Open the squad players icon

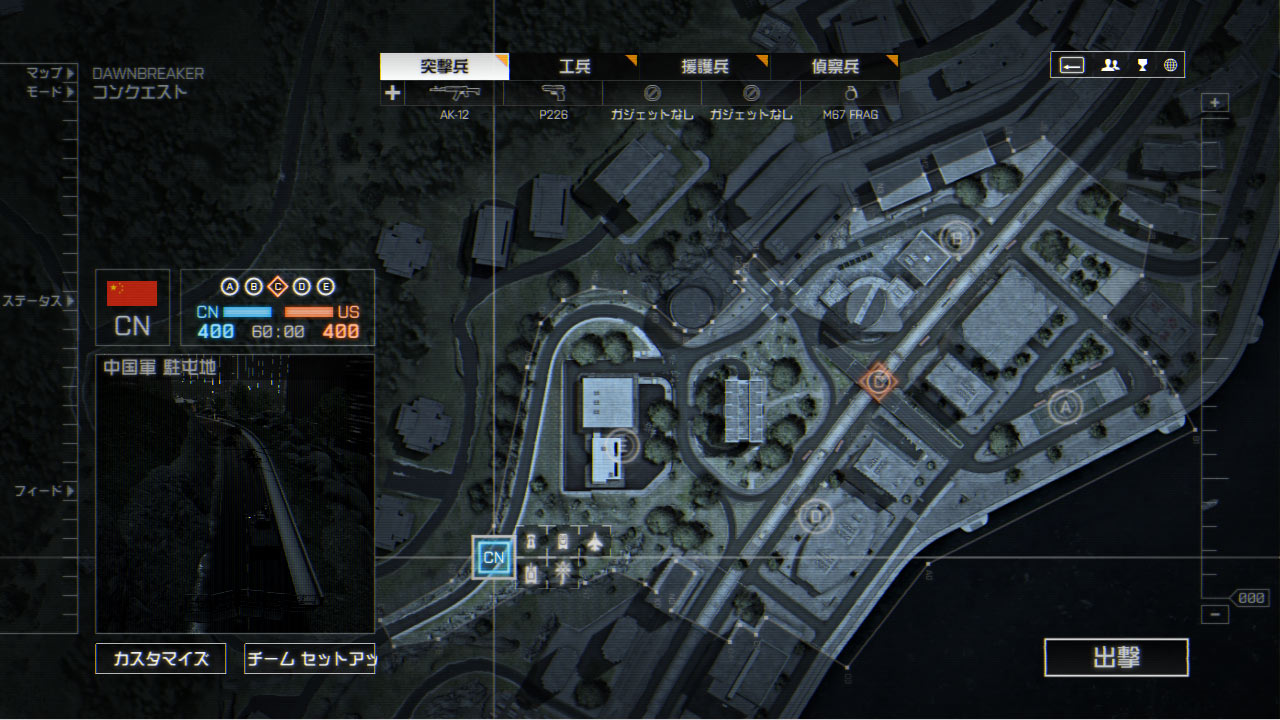tap(1110, 65)
